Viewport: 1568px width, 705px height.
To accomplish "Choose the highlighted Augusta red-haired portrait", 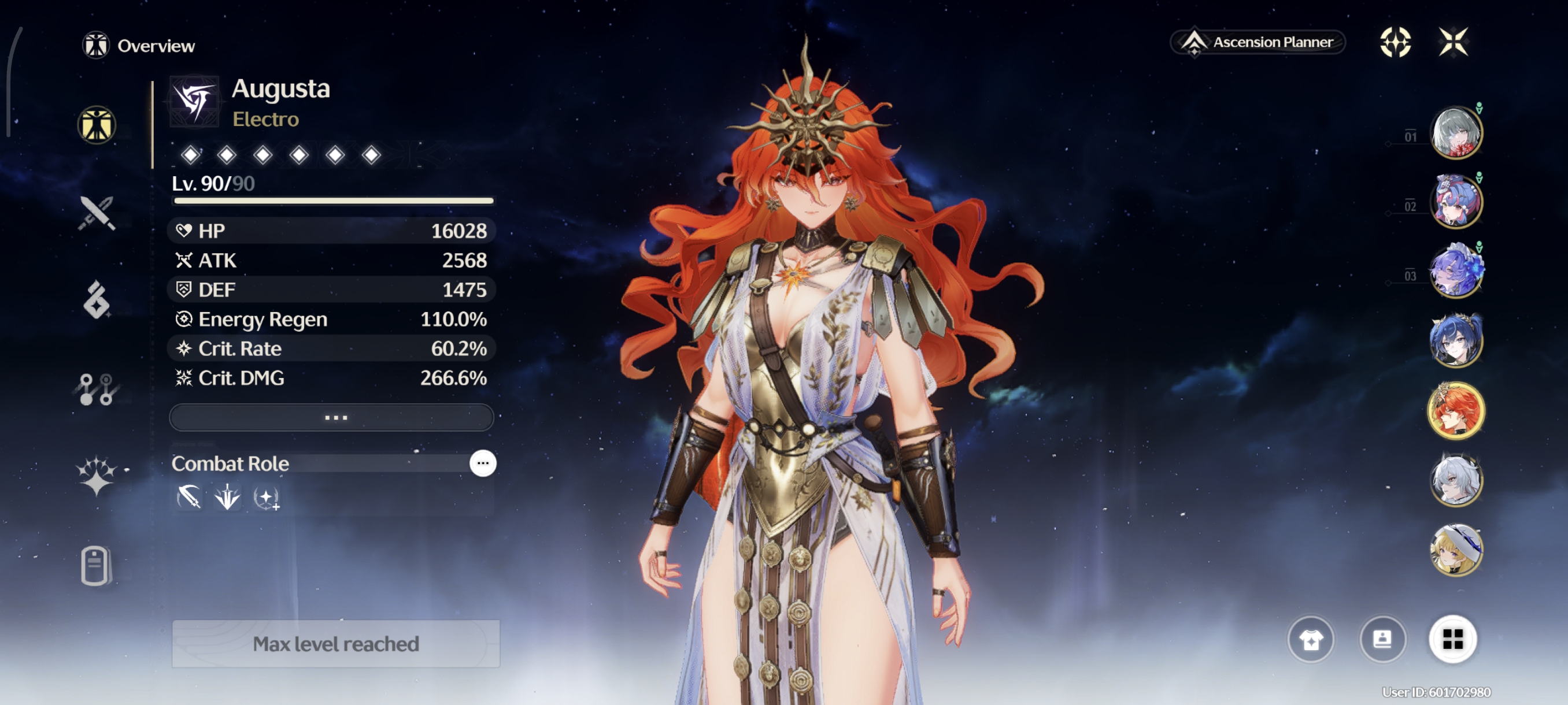I will click(x=1455, y=411).
